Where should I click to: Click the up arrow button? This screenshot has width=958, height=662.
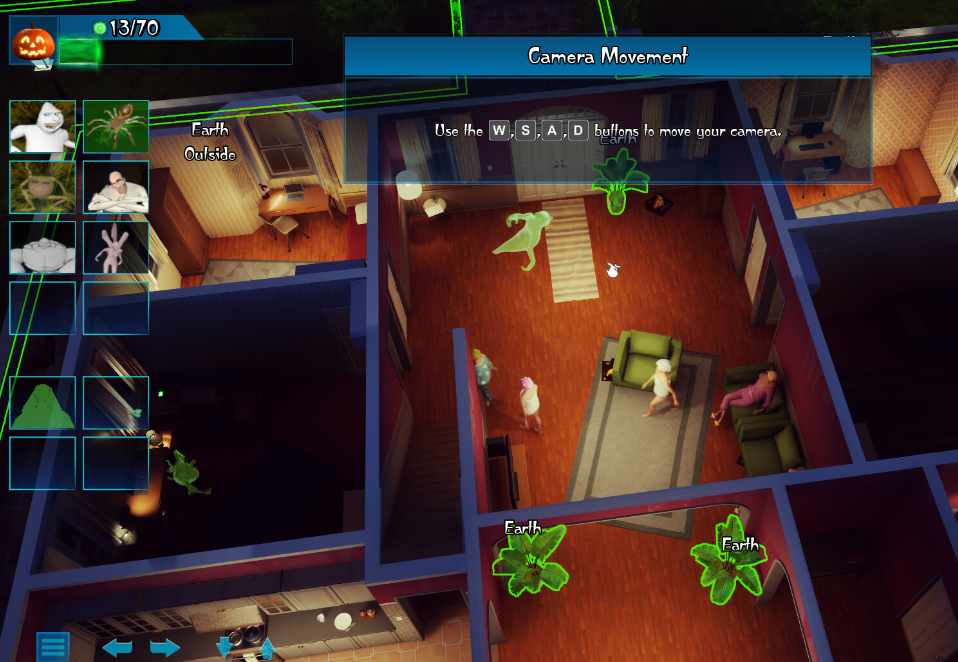point(267,648)
